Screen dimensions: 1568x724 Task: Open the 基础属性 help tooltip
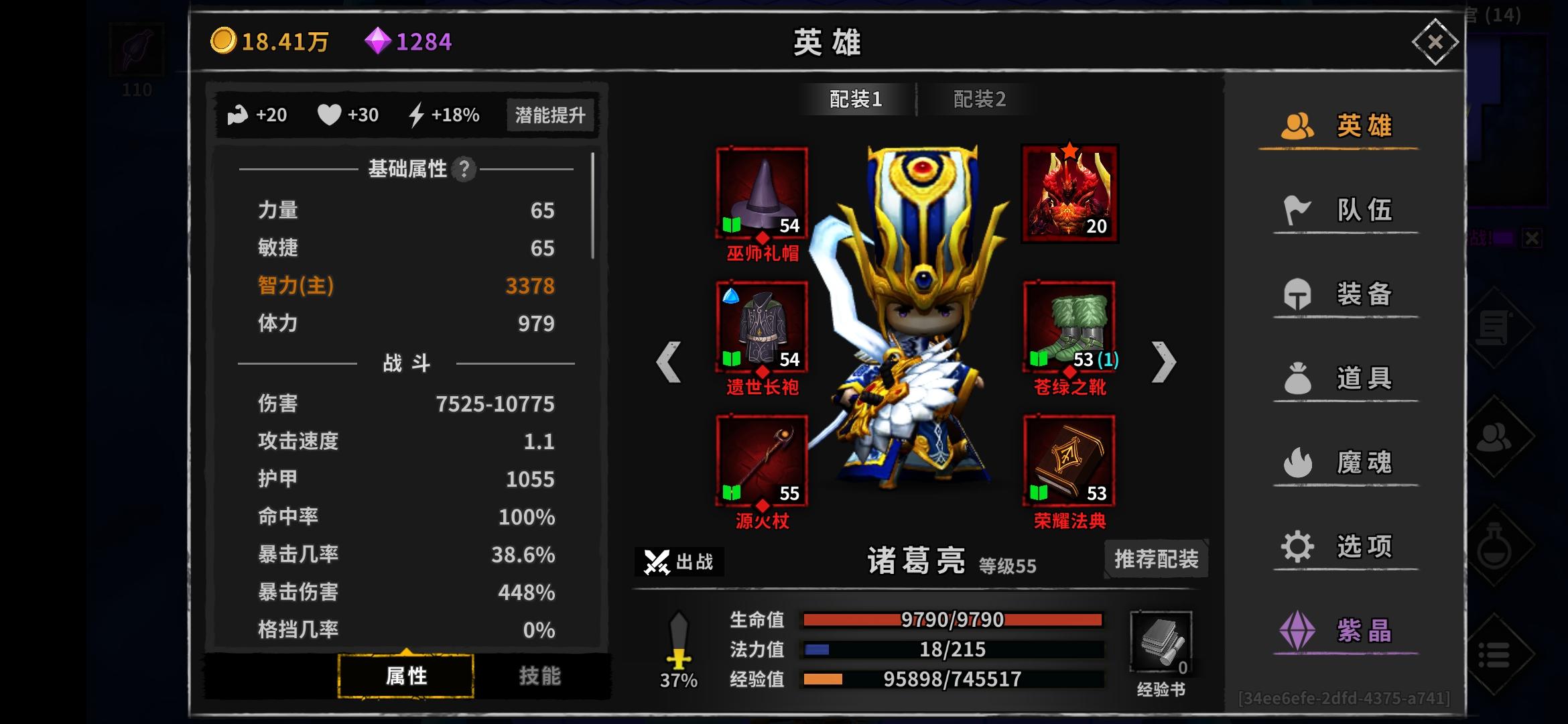coord(463,170)
